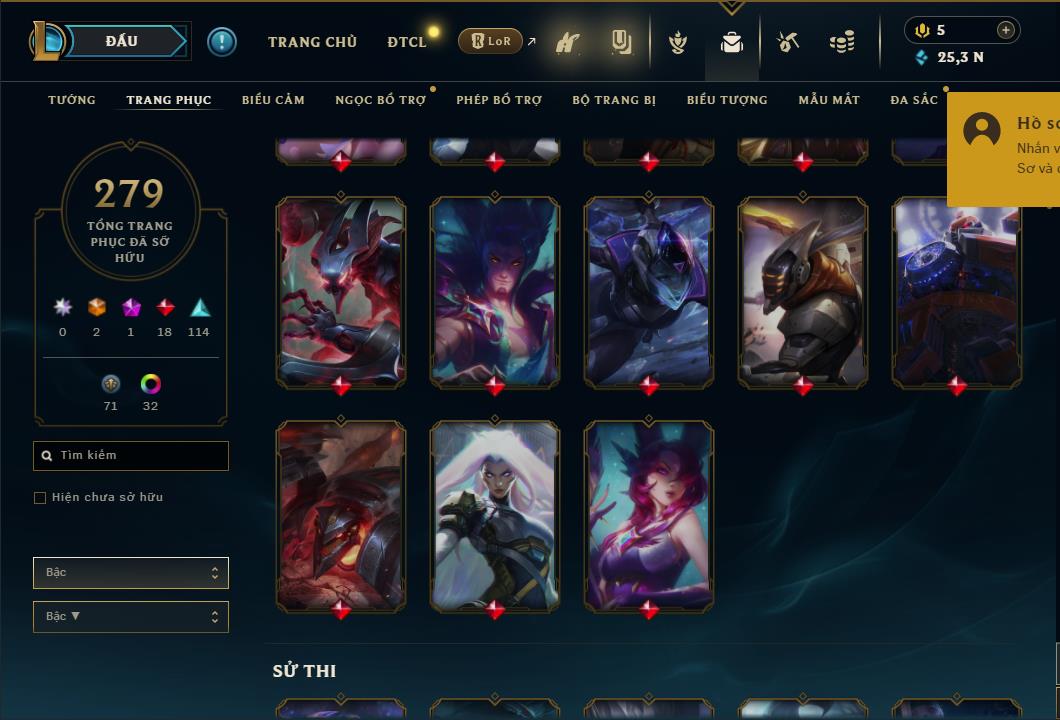Screen dimensions: 1060x720
Task: Switch to the TƯỚNG tab
Action: click(x=72, y=100)
